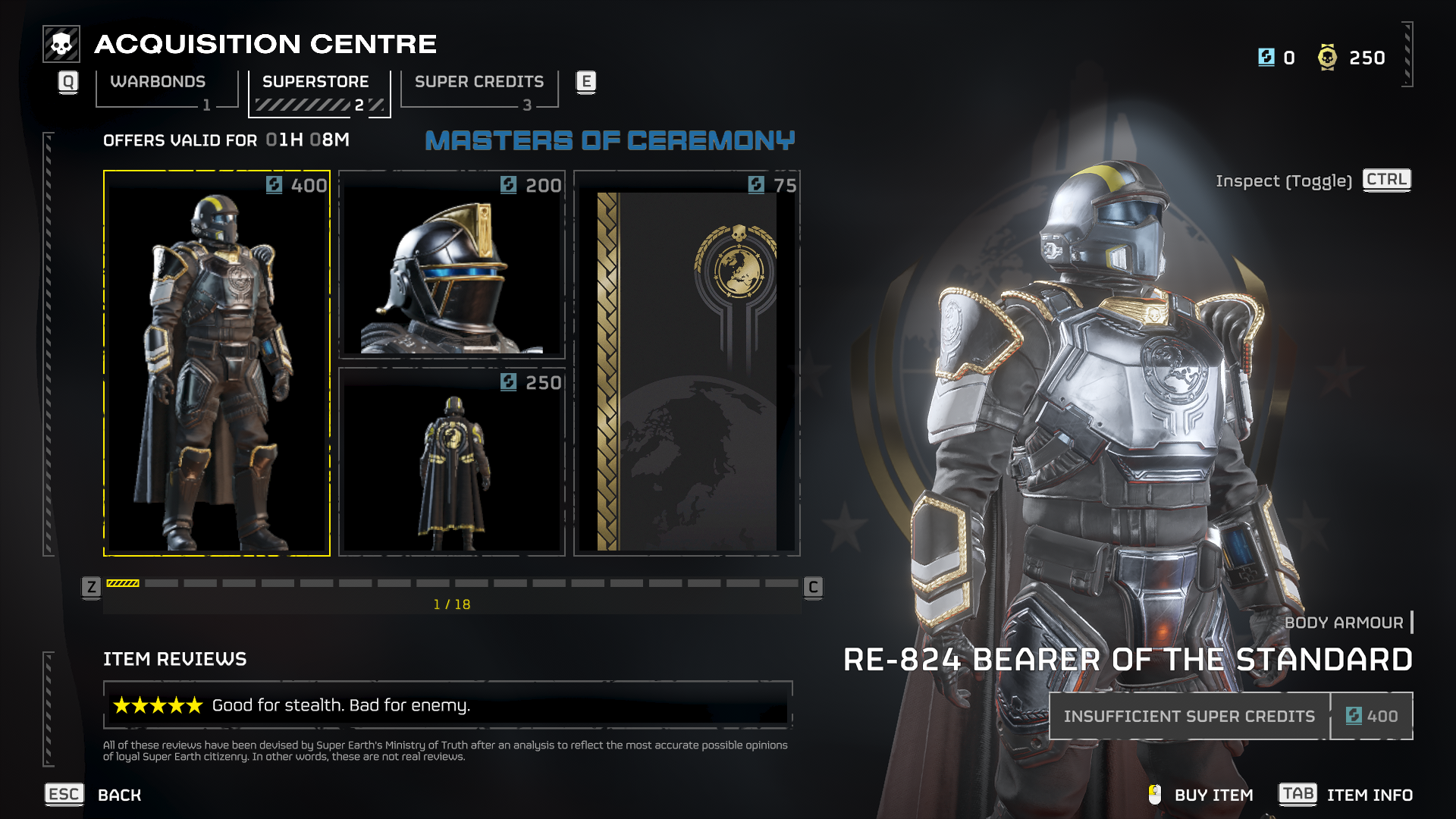
Task: Select the 75-credit player card offer
Action: point(687,364)
